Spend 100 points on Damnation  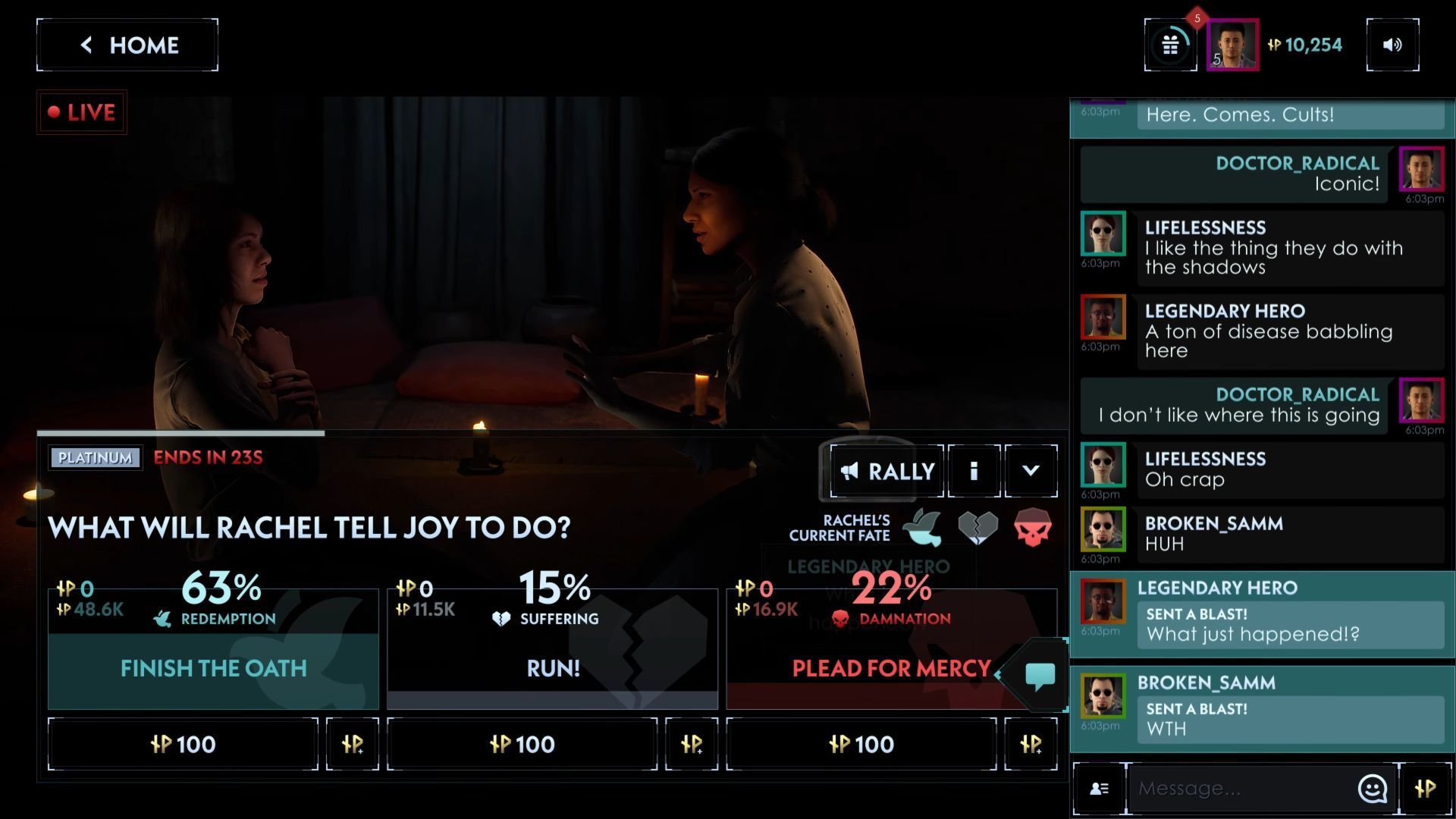(861, 744)
